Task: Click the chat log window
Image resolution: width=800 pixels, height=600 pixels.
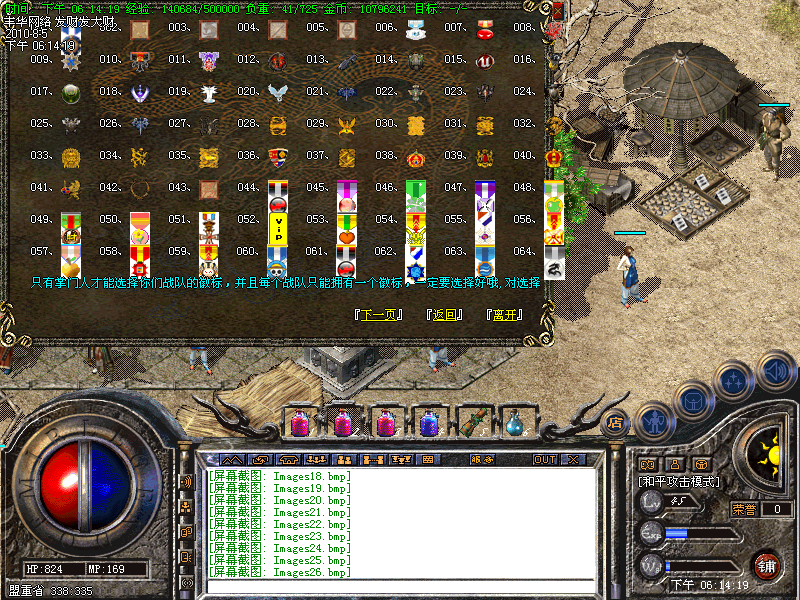Action: tap(400, 520)
